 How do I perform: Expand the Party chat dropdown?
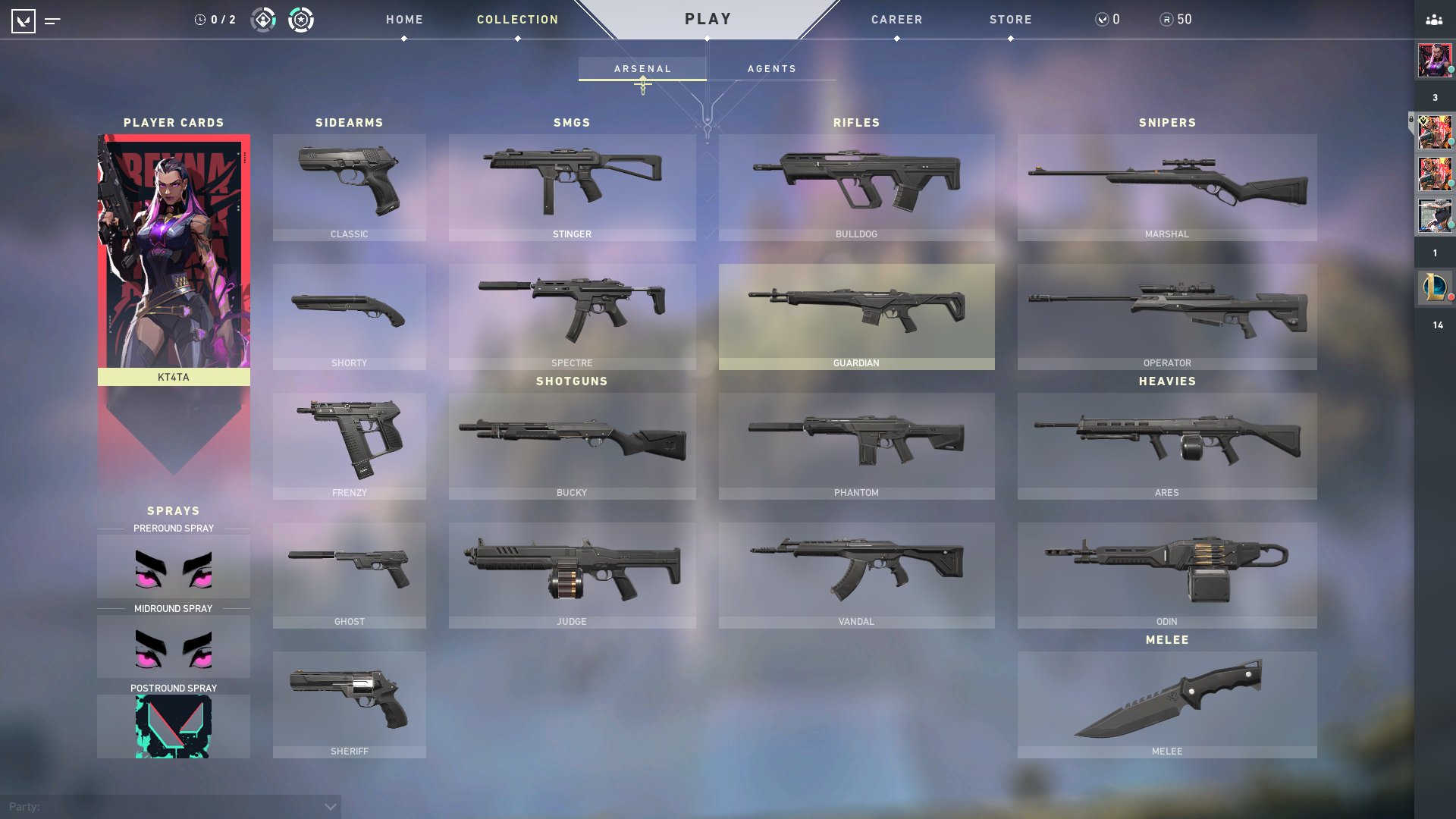330,807
